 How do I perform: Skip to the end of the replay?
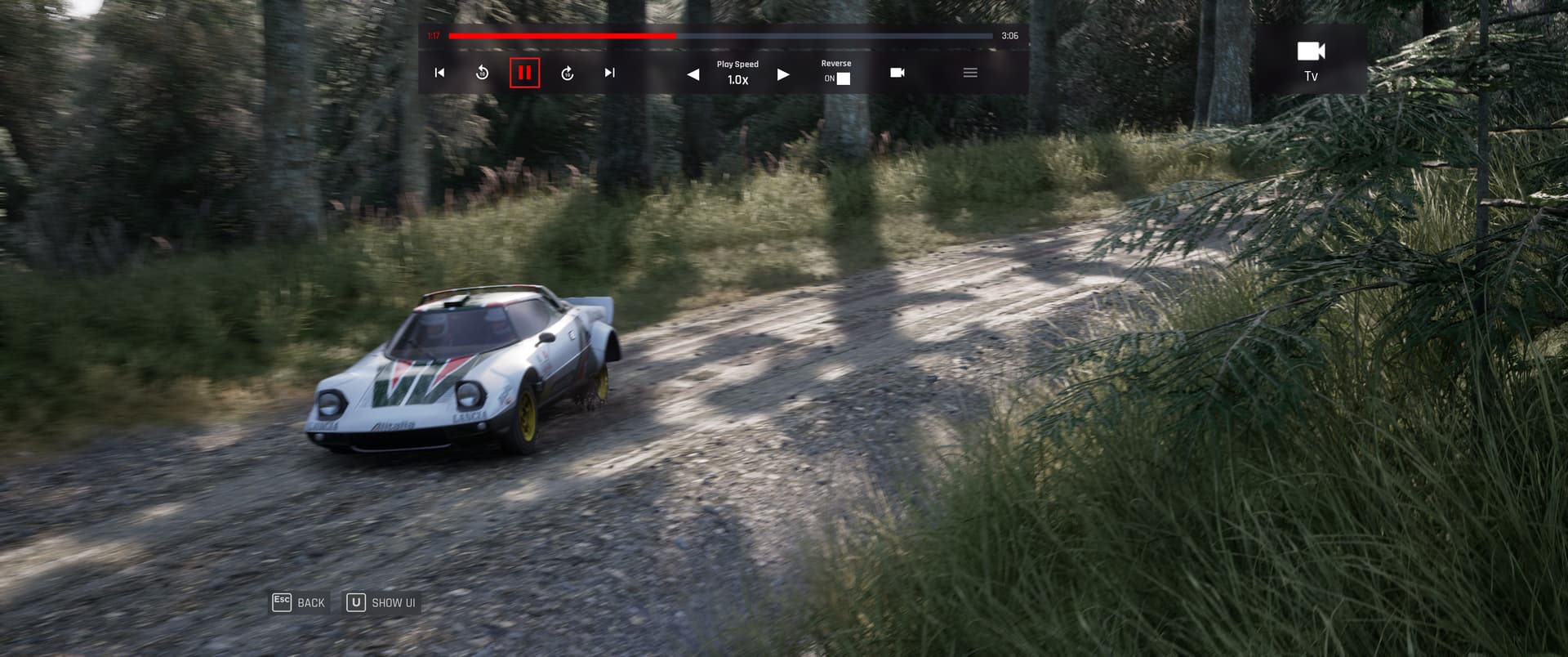point(609,73)
